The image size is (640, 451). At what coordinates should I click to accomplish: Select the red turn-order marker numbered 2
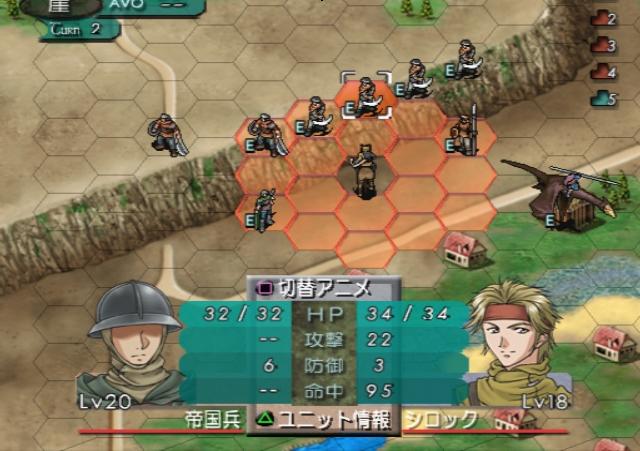602,18
